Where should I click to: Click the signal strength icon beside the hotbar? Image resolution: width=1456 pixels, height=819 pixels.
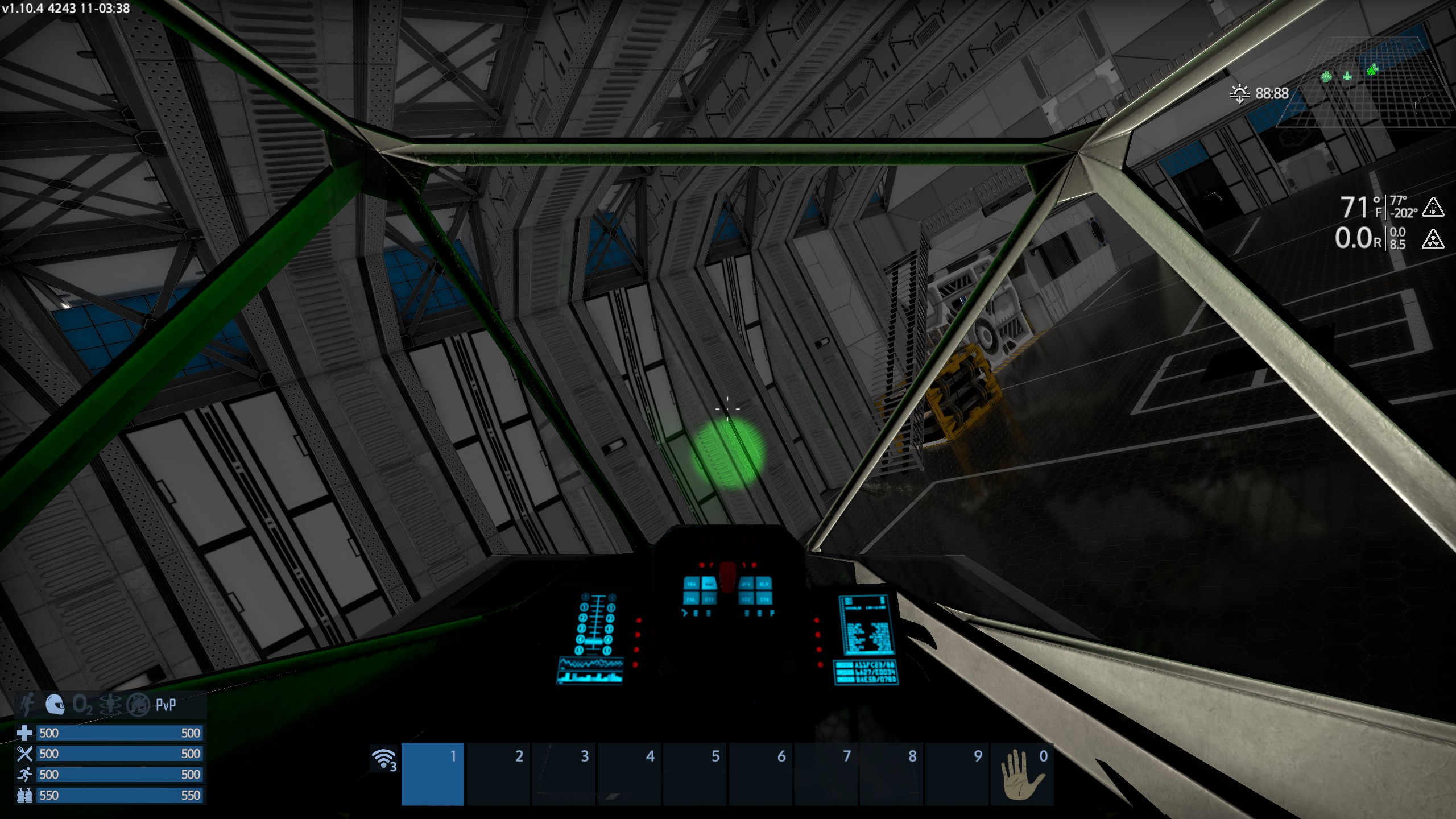[384, 759]
